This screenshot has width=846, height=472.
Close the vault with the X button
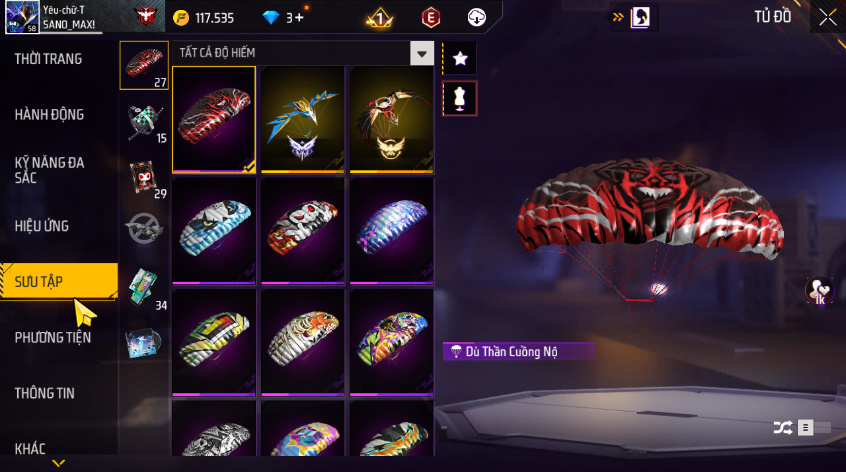point(827,17)
